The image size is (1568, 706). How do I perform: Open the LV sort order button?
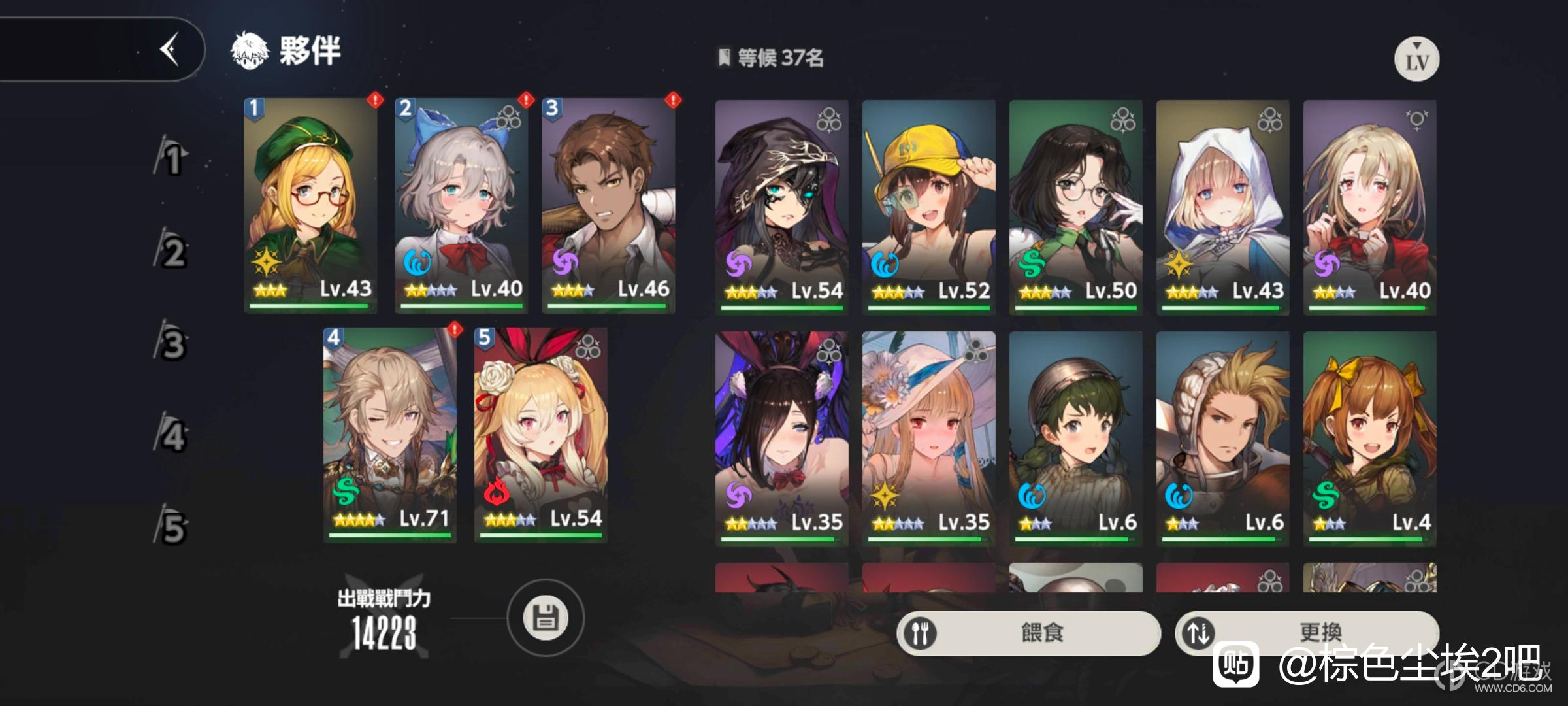(x=1416, y=59)
